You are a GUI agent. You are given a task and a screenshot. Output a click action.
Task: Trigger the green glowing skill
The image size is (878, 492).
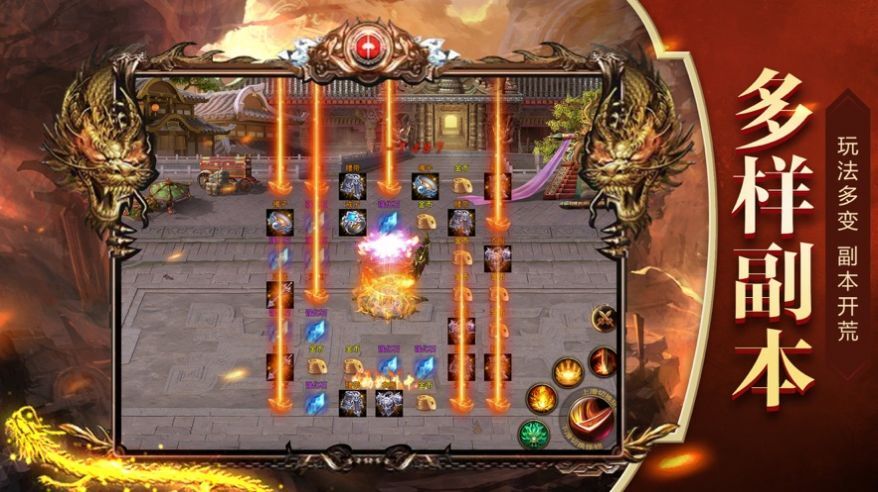click(x=533, y=435)
